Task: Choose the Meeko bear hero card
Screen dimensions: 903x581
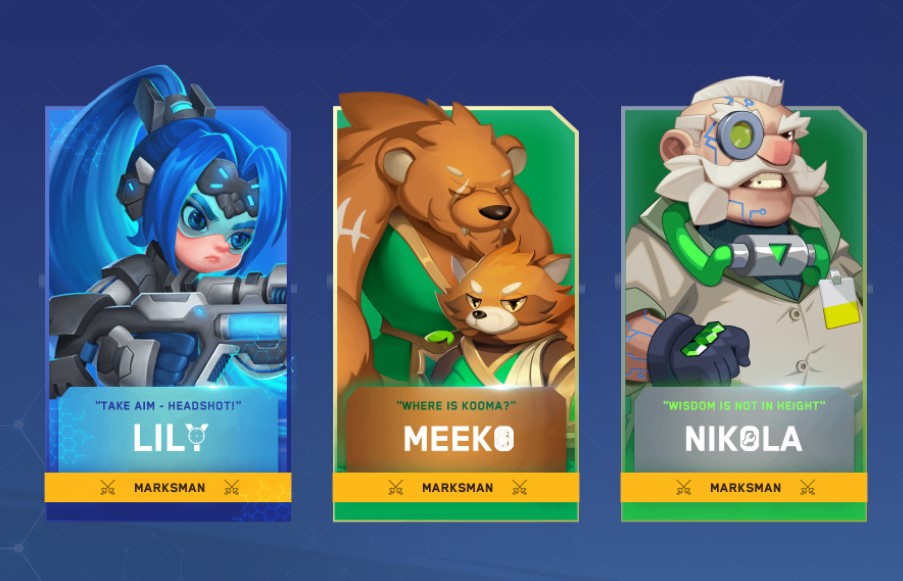Action: [x=456, y=310]
